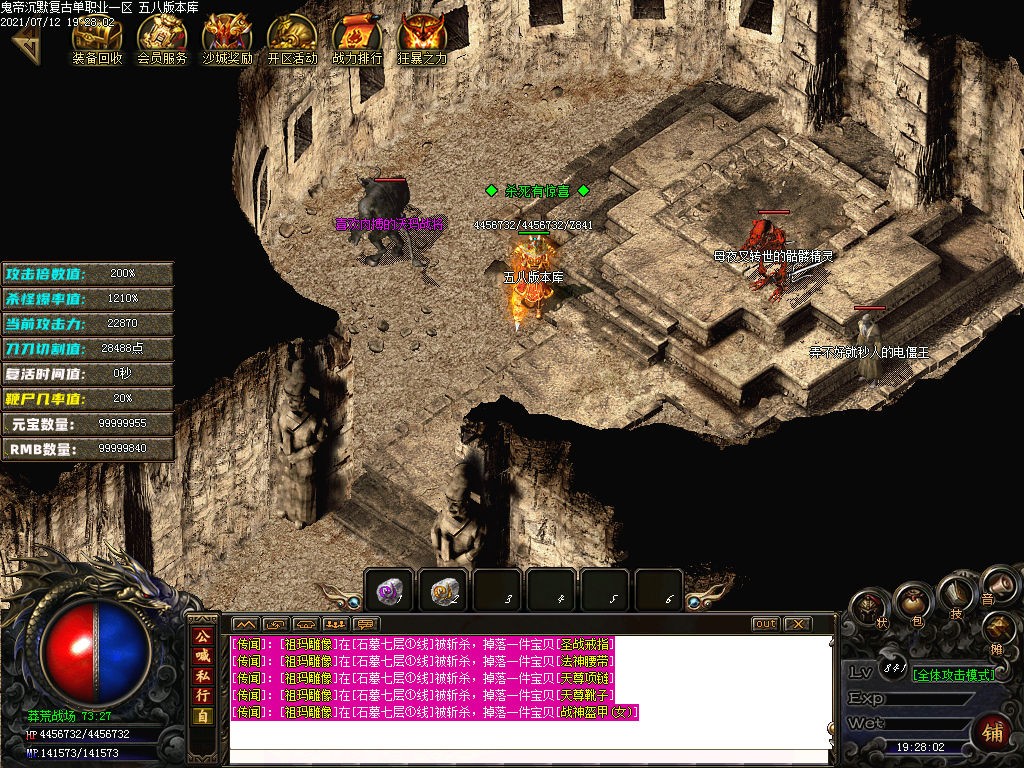Image resolution: width=1024 pixels, height=768 pixels.
Task: Open the stall hammer button (摊)
Action: click(x=999, y=632)
